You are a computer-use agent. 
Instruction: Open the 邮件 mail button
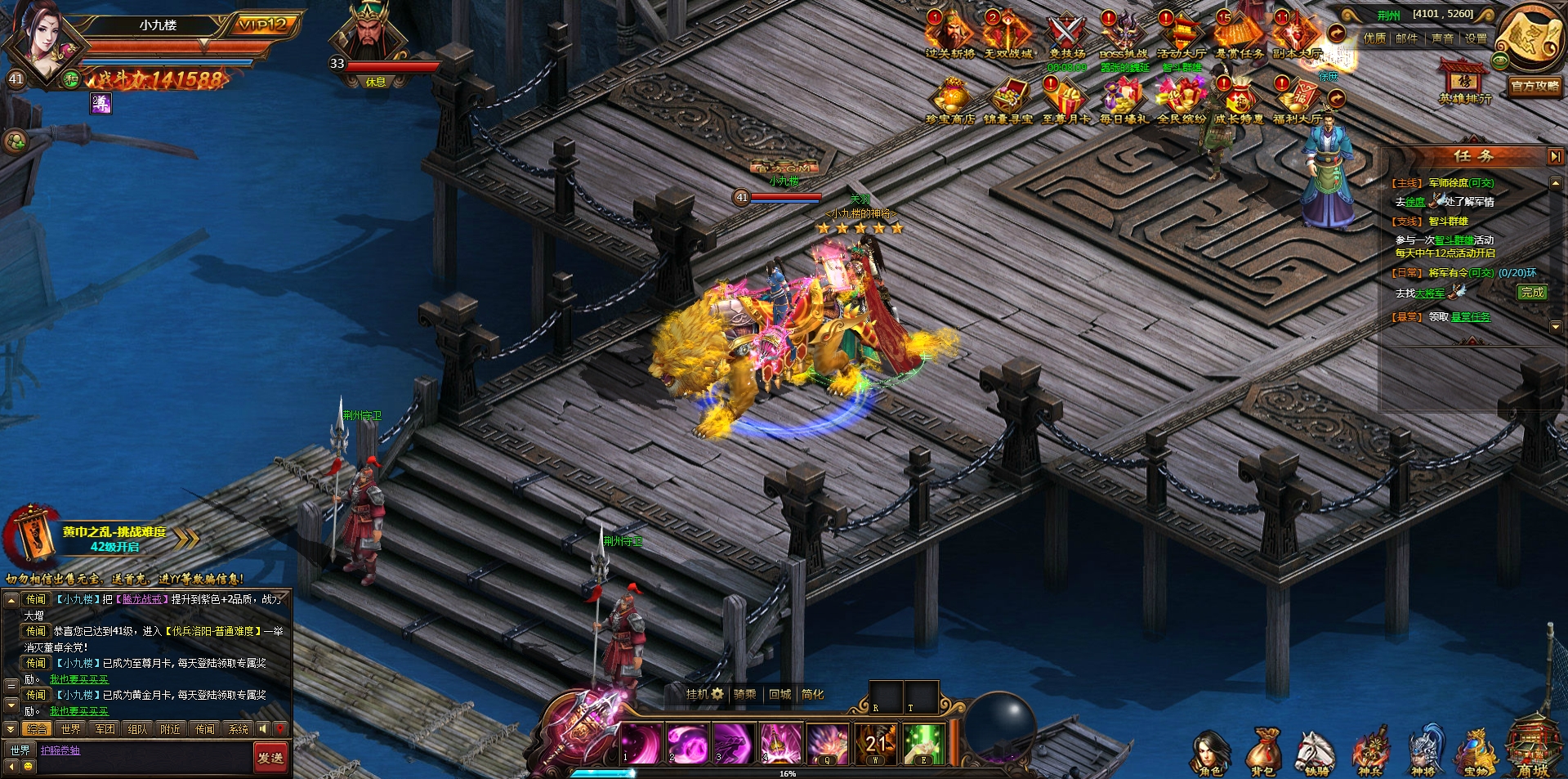[1406, 38]
